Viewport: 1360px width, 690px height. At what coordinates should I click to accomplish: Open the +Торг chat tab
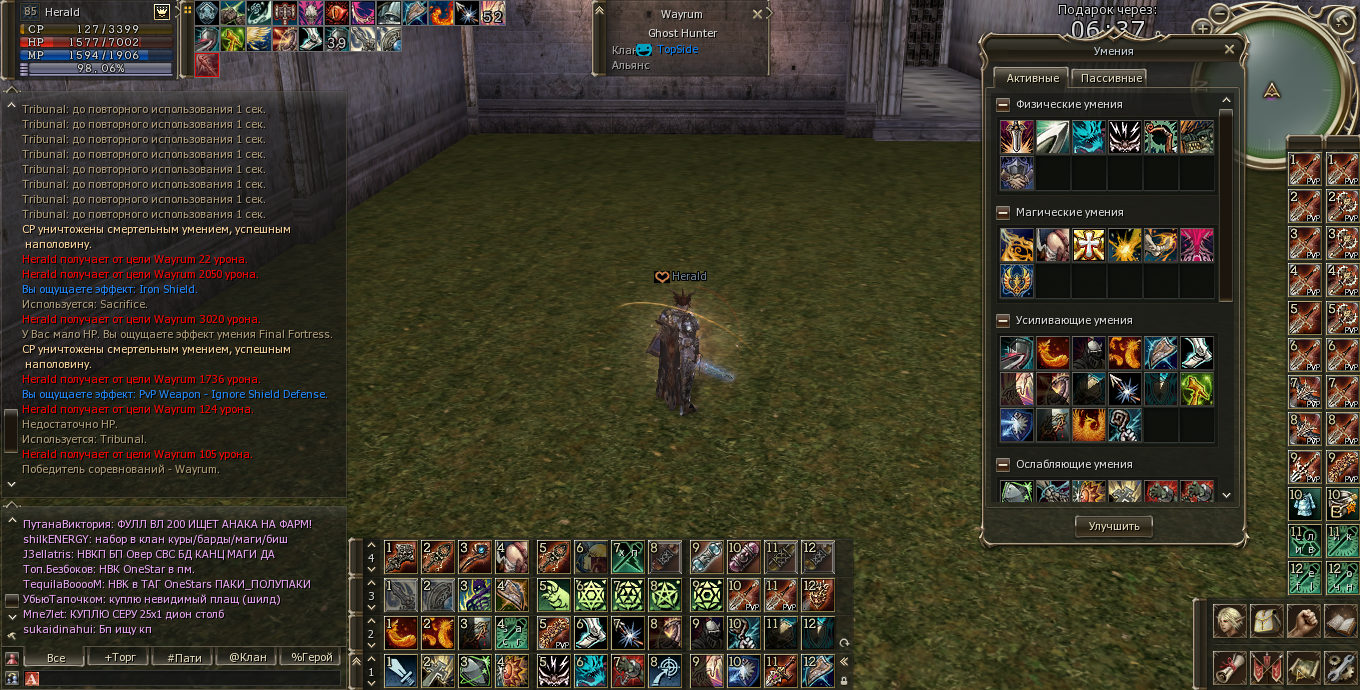click(120, 657)
